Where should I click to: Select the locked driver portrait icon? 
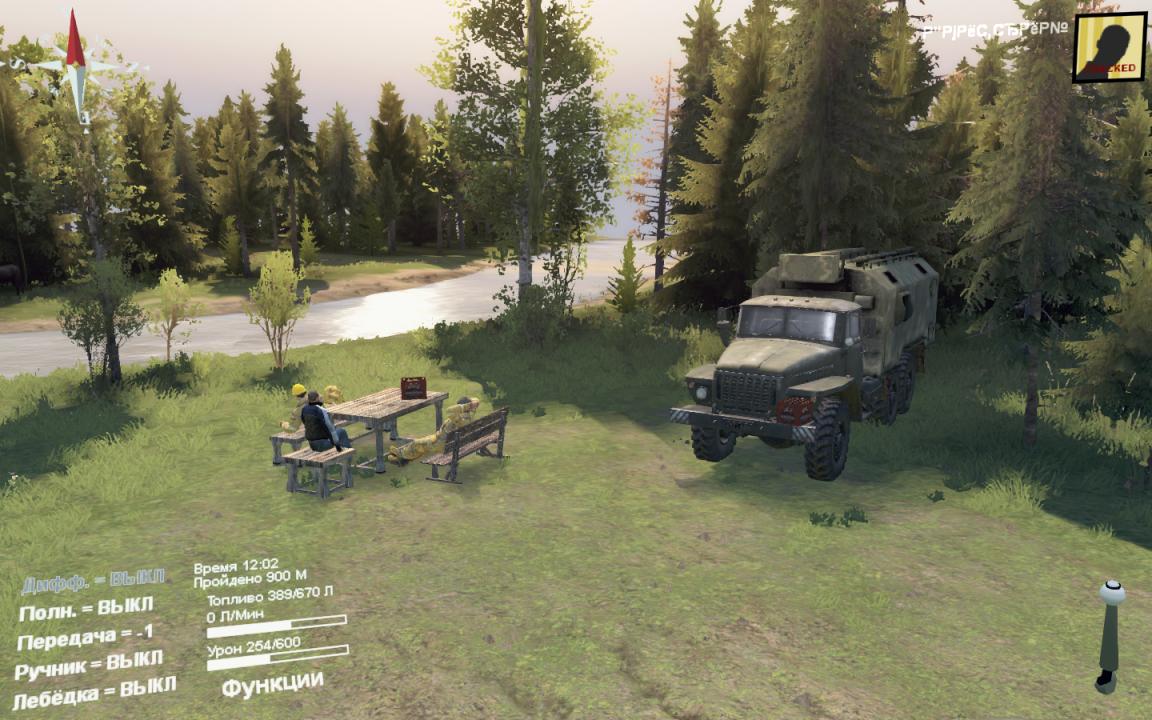point(1109,47)
